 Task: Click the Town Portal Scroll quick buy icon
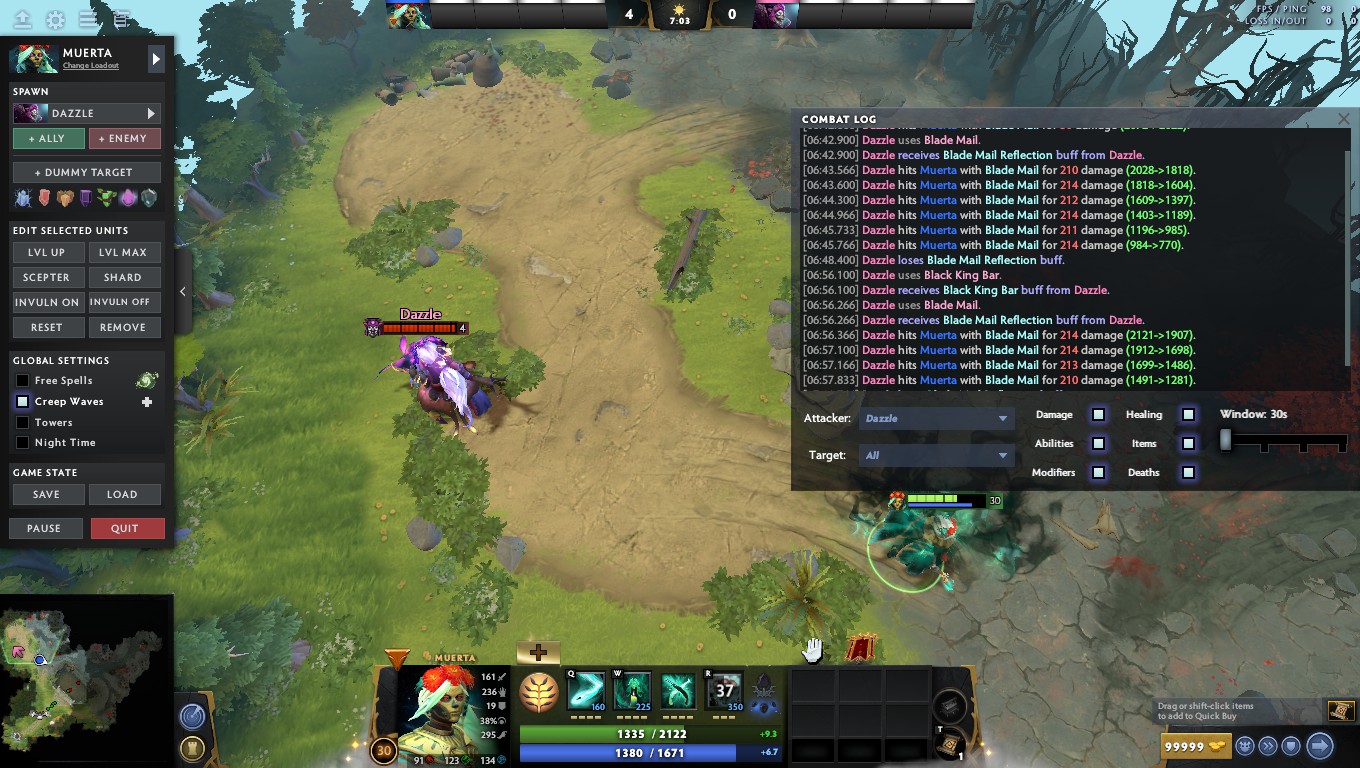(1340, 710)
